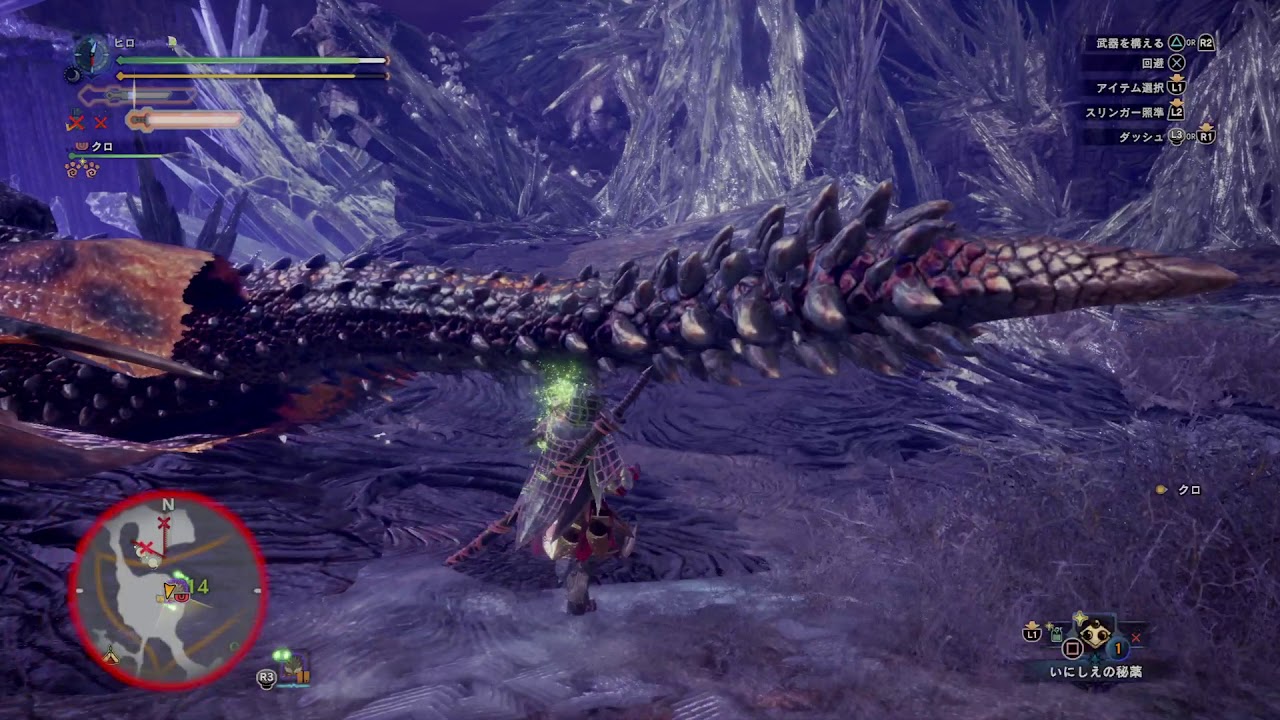Click the quest clock dial icon
Screen dimensions: 1280x720
[91, 53]
